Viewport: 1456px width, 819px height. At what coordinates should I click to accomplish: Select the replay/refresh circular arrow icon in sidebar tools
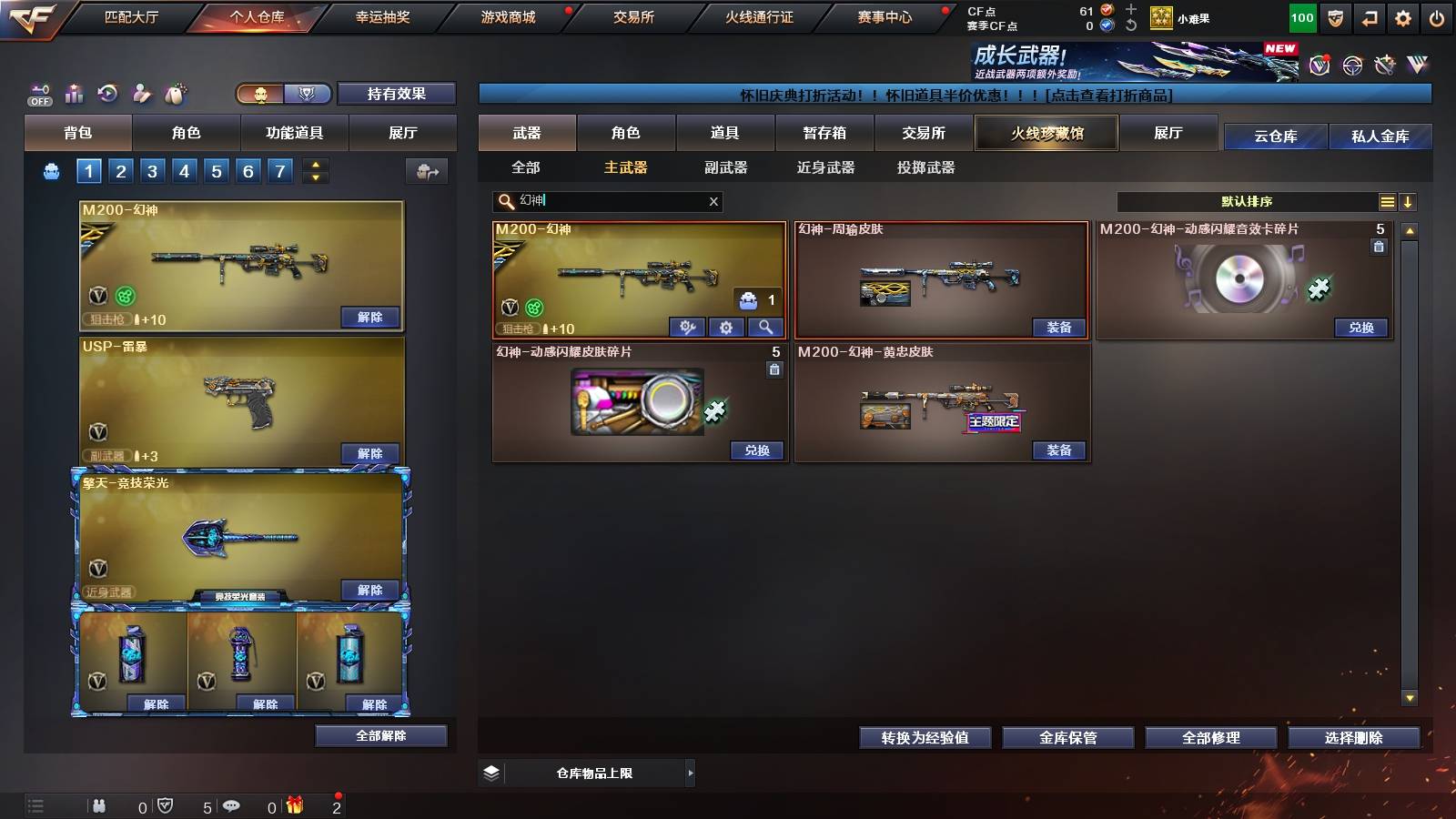pyautogui.click(x=107, y=94)
